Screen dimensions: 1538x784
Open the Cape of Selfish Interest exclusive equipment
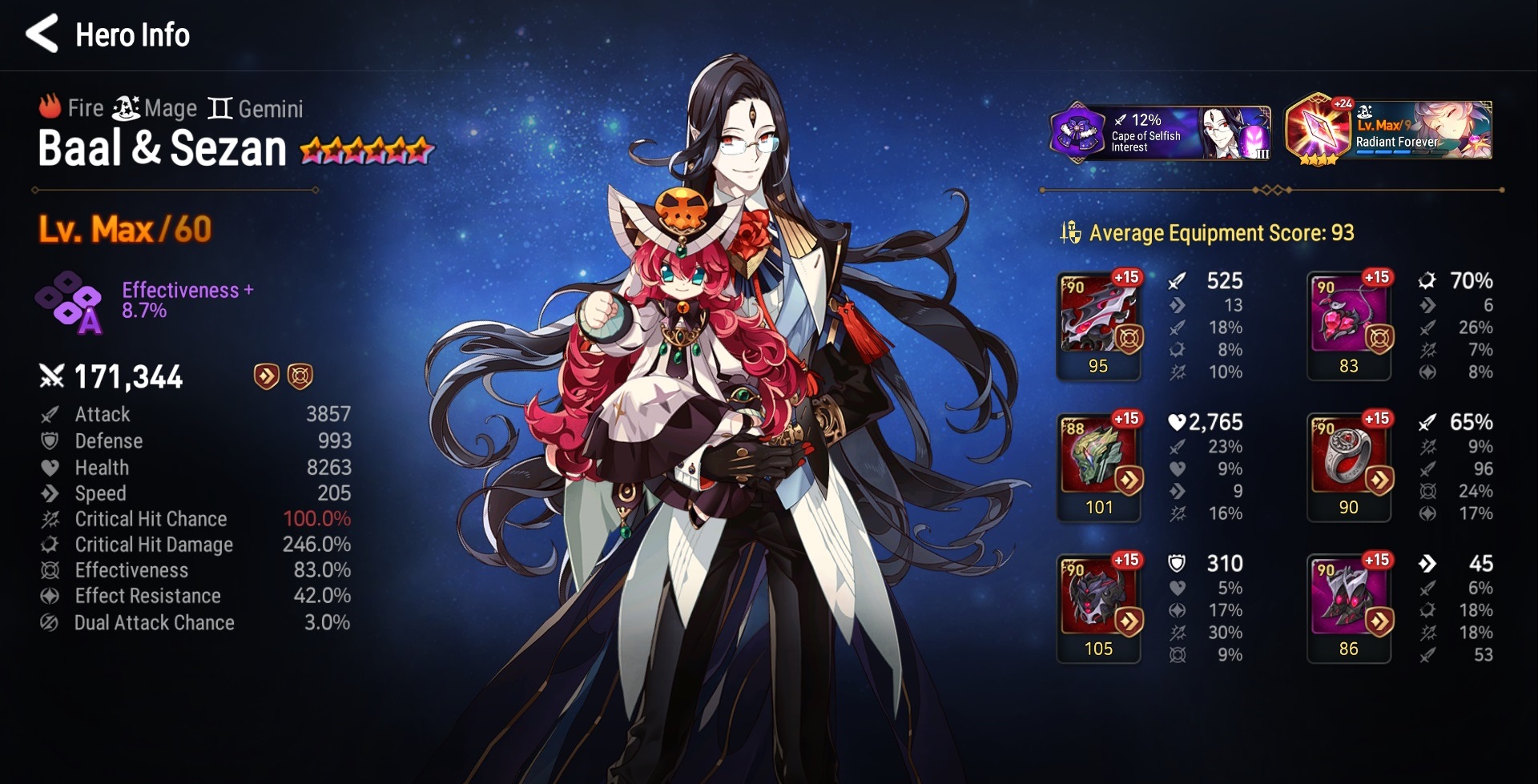tap(1159, 131)
